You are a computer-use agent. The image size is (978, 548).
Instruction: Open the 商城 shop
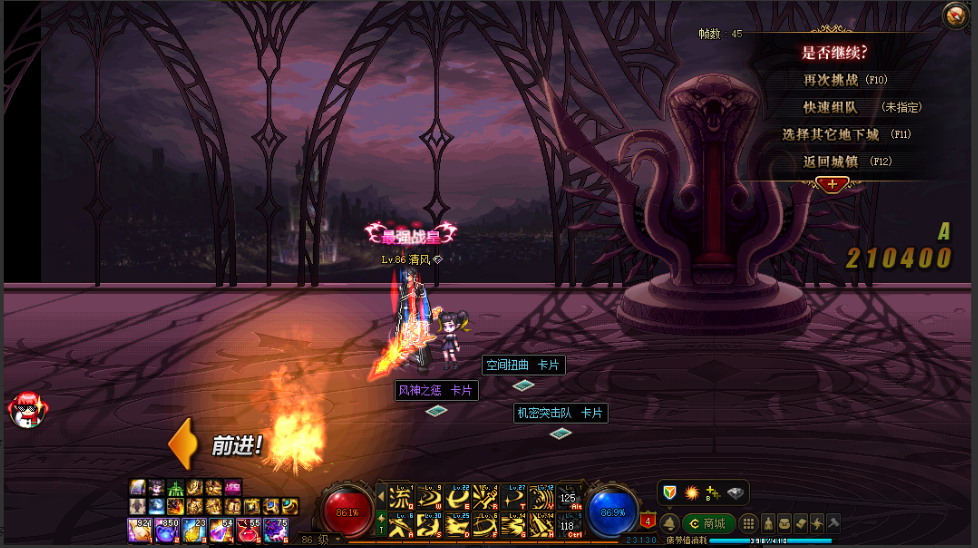pos(709,523)
